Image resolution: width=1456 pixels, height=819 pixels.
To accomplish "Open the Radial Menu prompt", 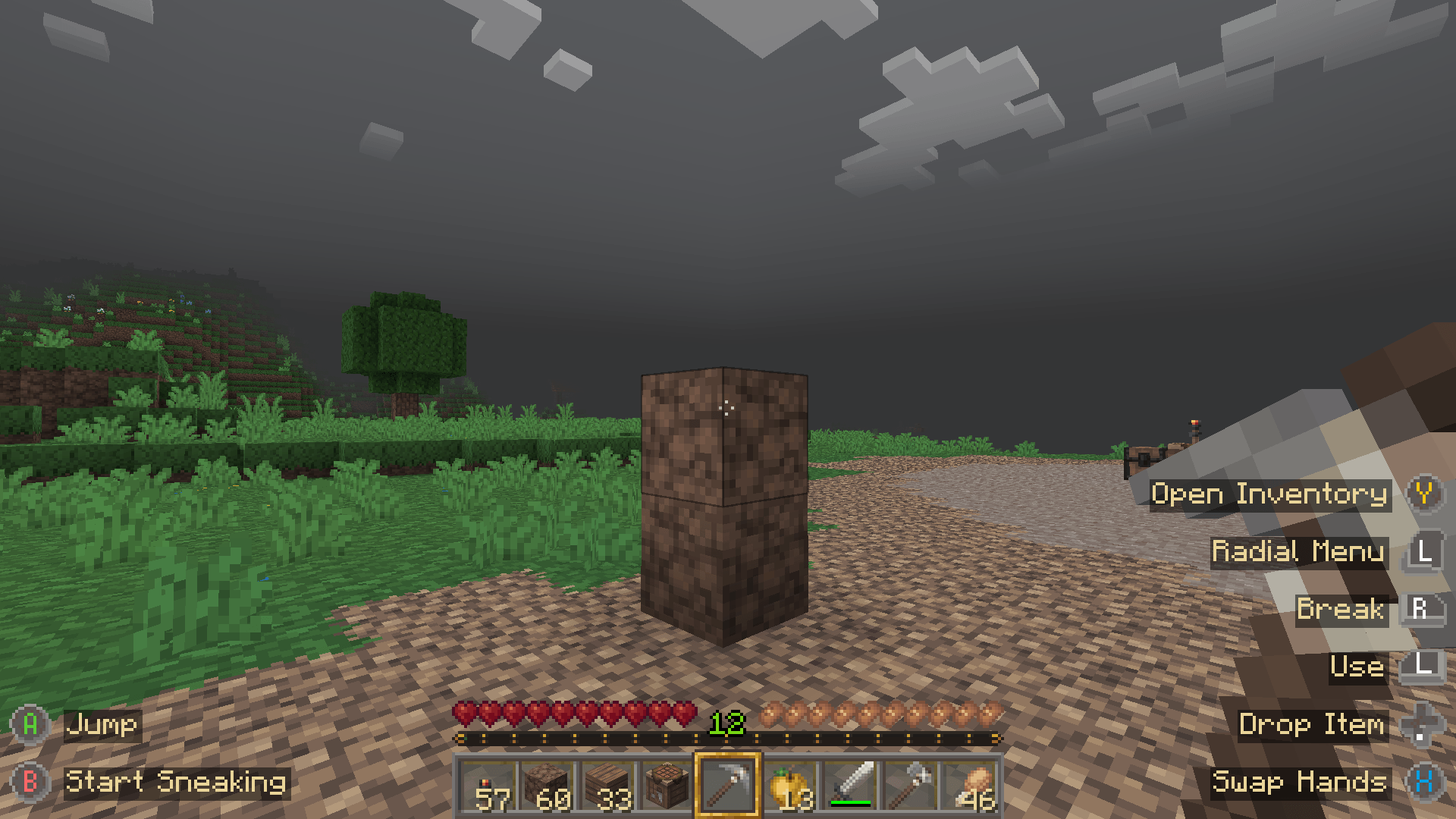I will point(1298,552).
